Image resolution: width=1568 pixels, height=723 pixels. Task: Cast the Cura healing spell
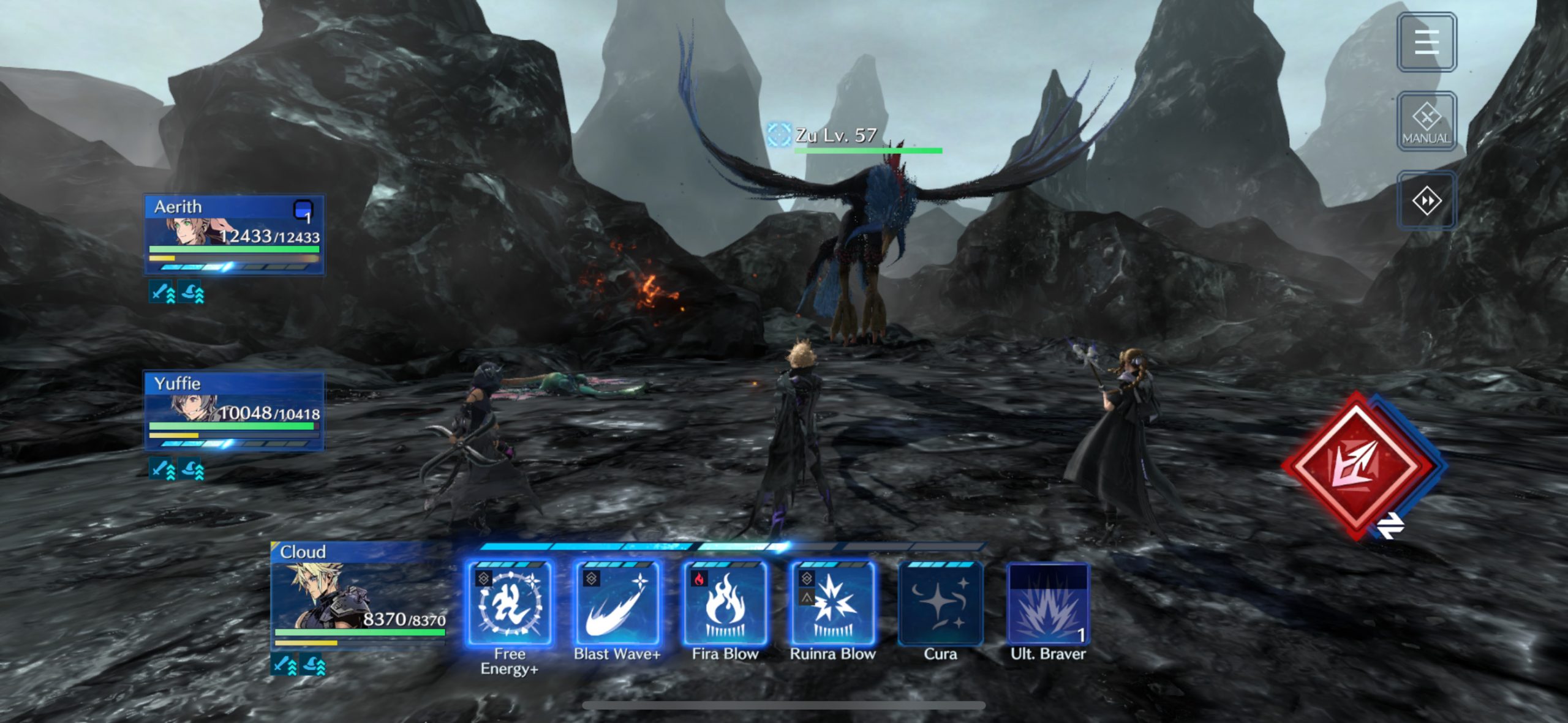point(941,604)
